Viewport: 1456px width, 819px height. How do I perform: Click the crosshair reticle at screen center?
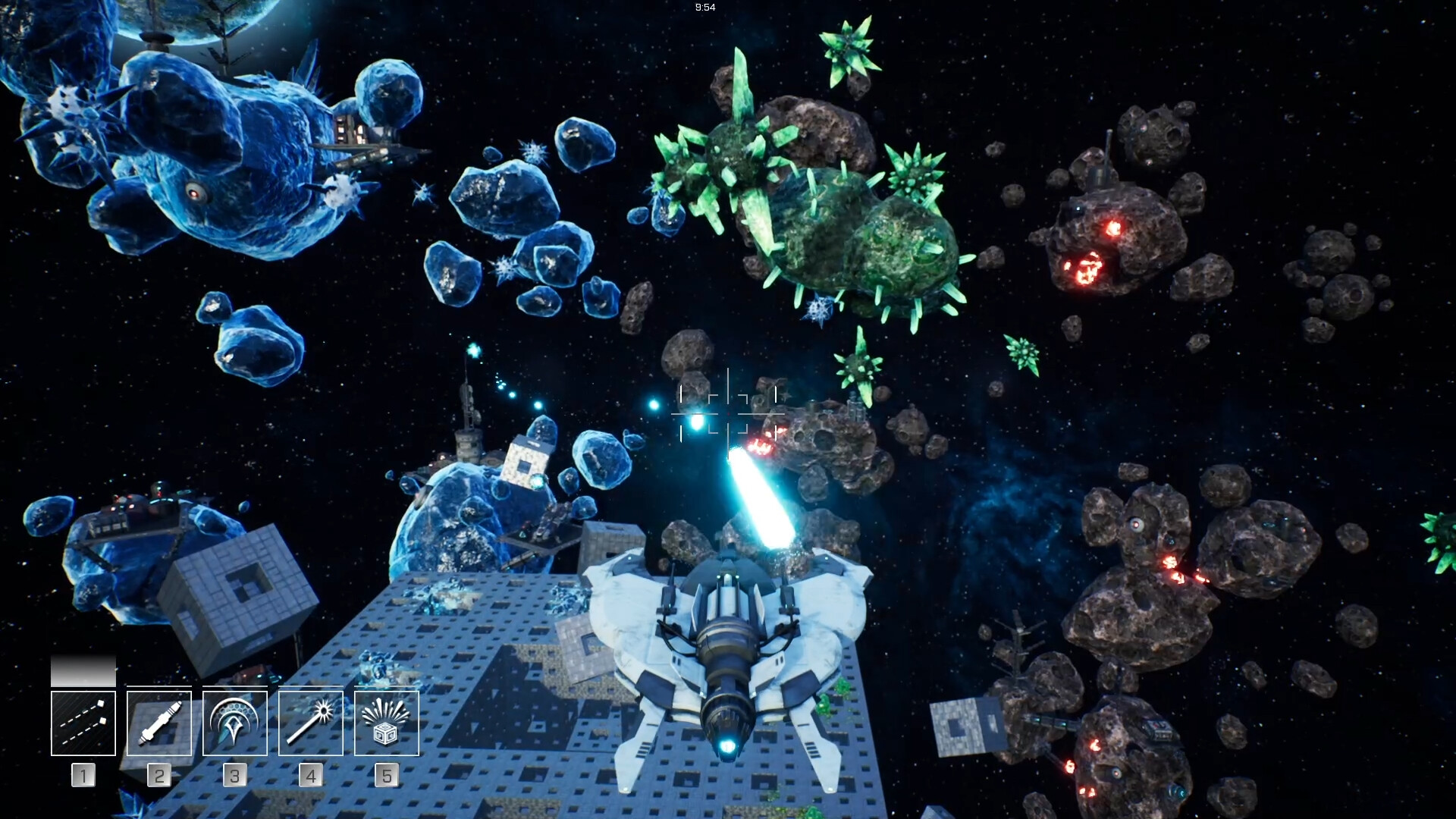(728, 413)
